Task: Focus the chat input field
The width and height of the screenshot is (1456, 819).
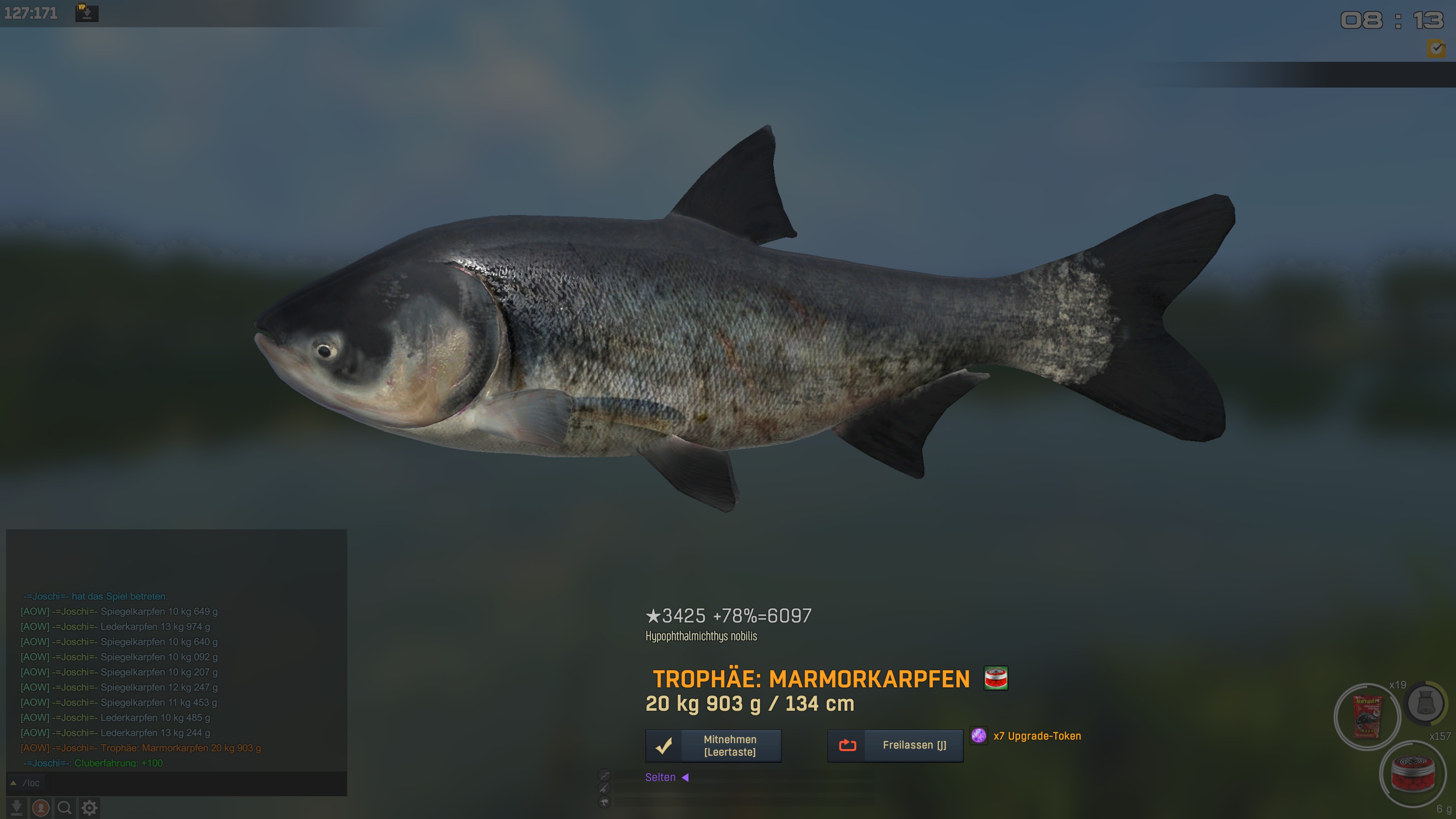Action: (181, 783)
